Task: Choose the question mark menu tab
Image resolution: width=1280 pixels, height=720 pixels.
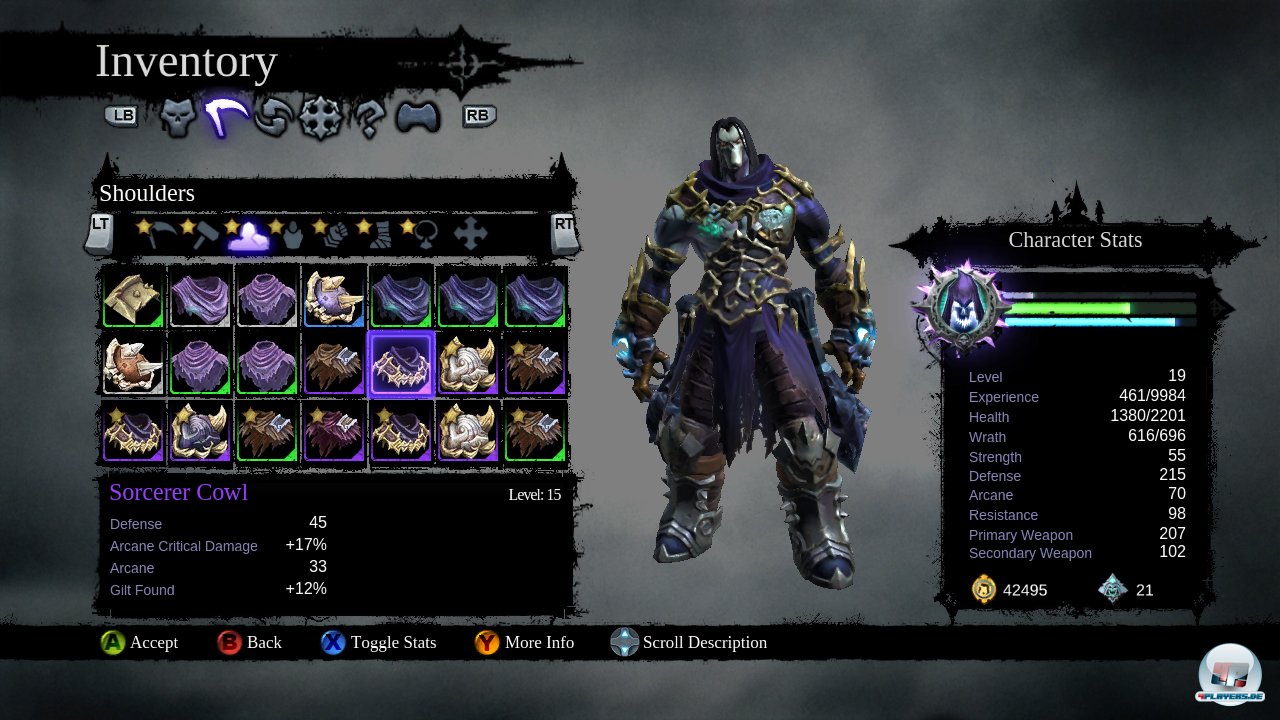Action: [x=369, y=118]
